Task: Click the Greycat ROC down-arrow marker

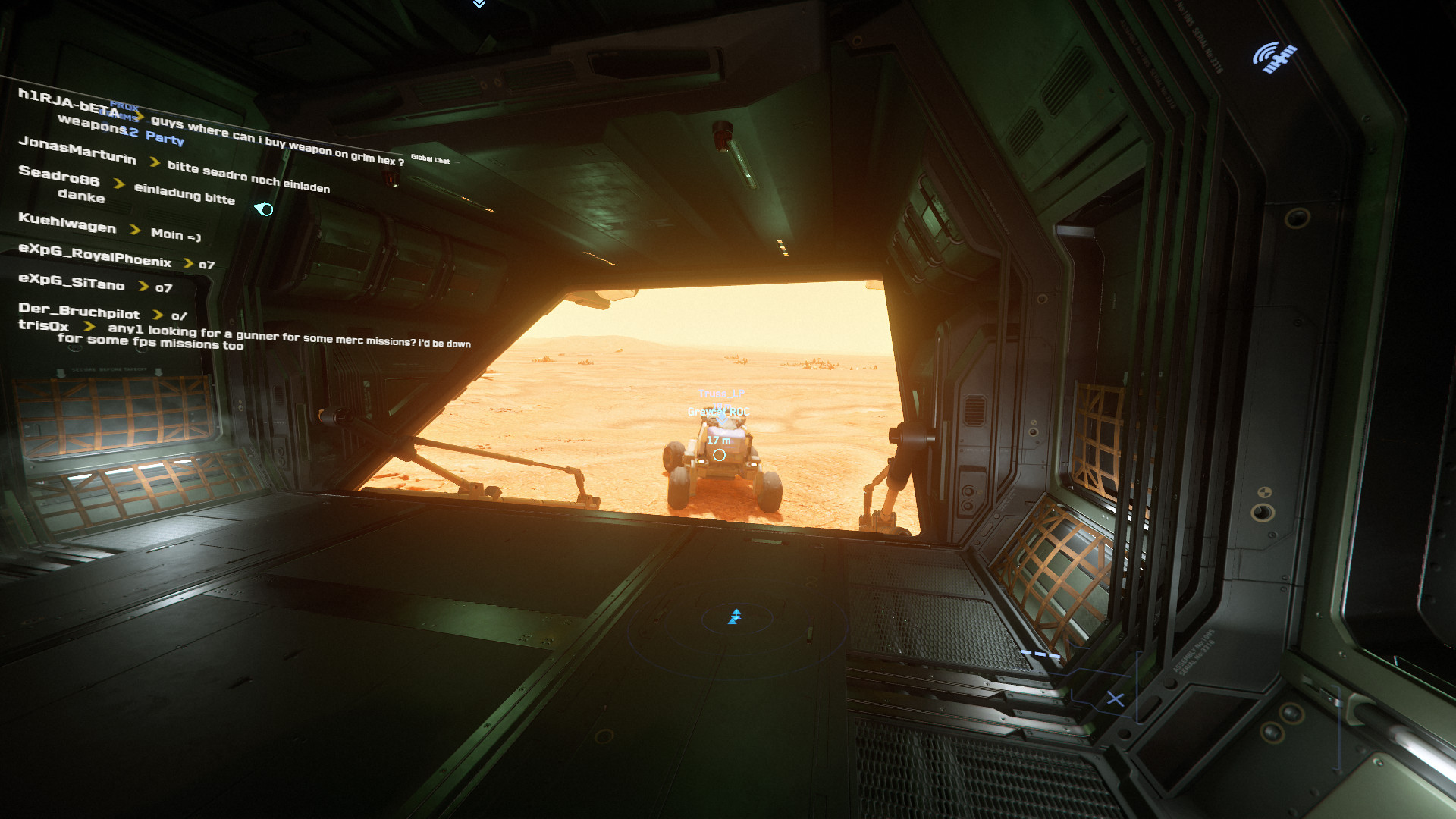Action: [x=721, y=419]
